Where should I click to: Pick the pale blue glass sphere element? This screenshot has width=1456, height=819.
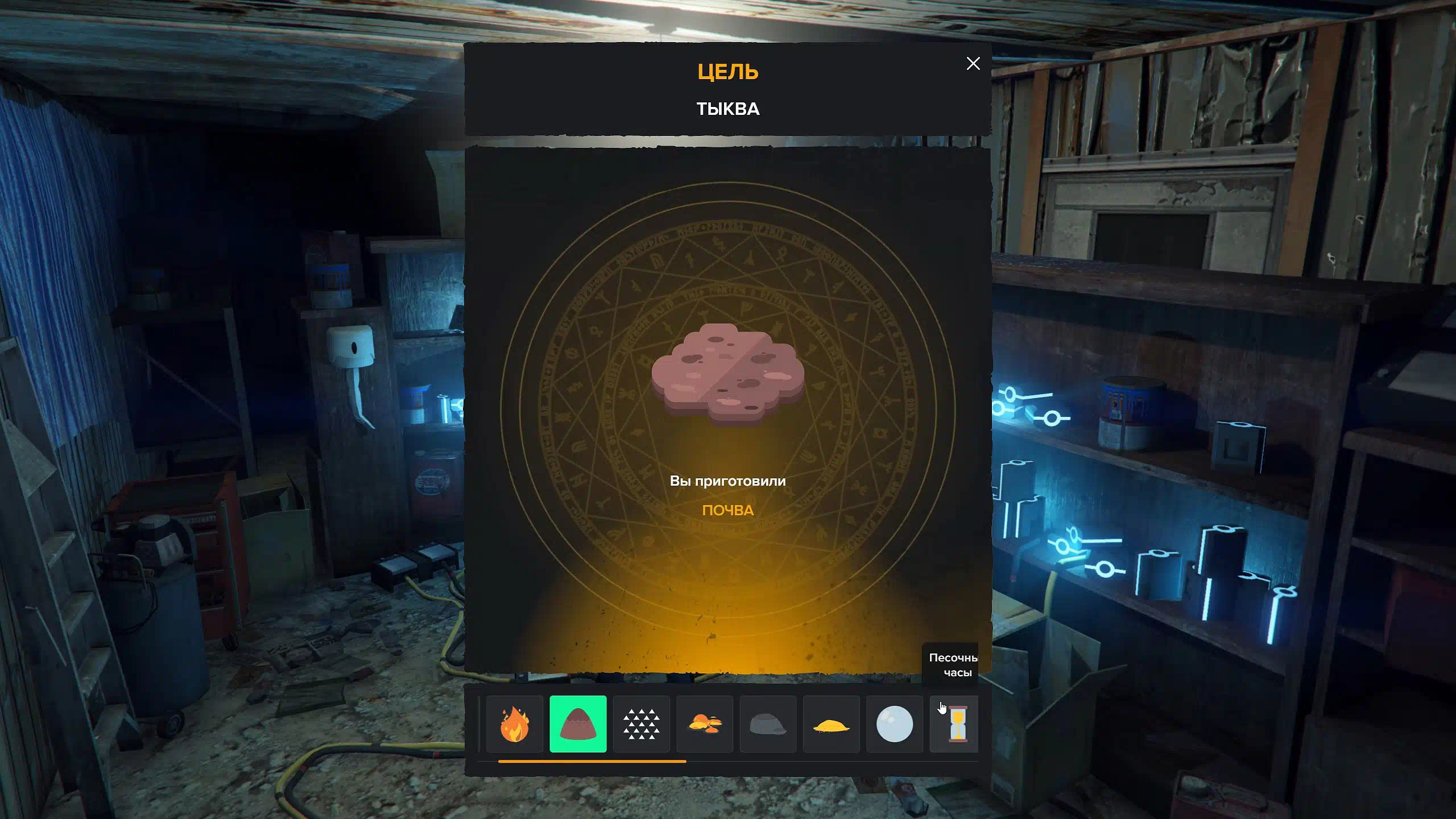(894, 724)
